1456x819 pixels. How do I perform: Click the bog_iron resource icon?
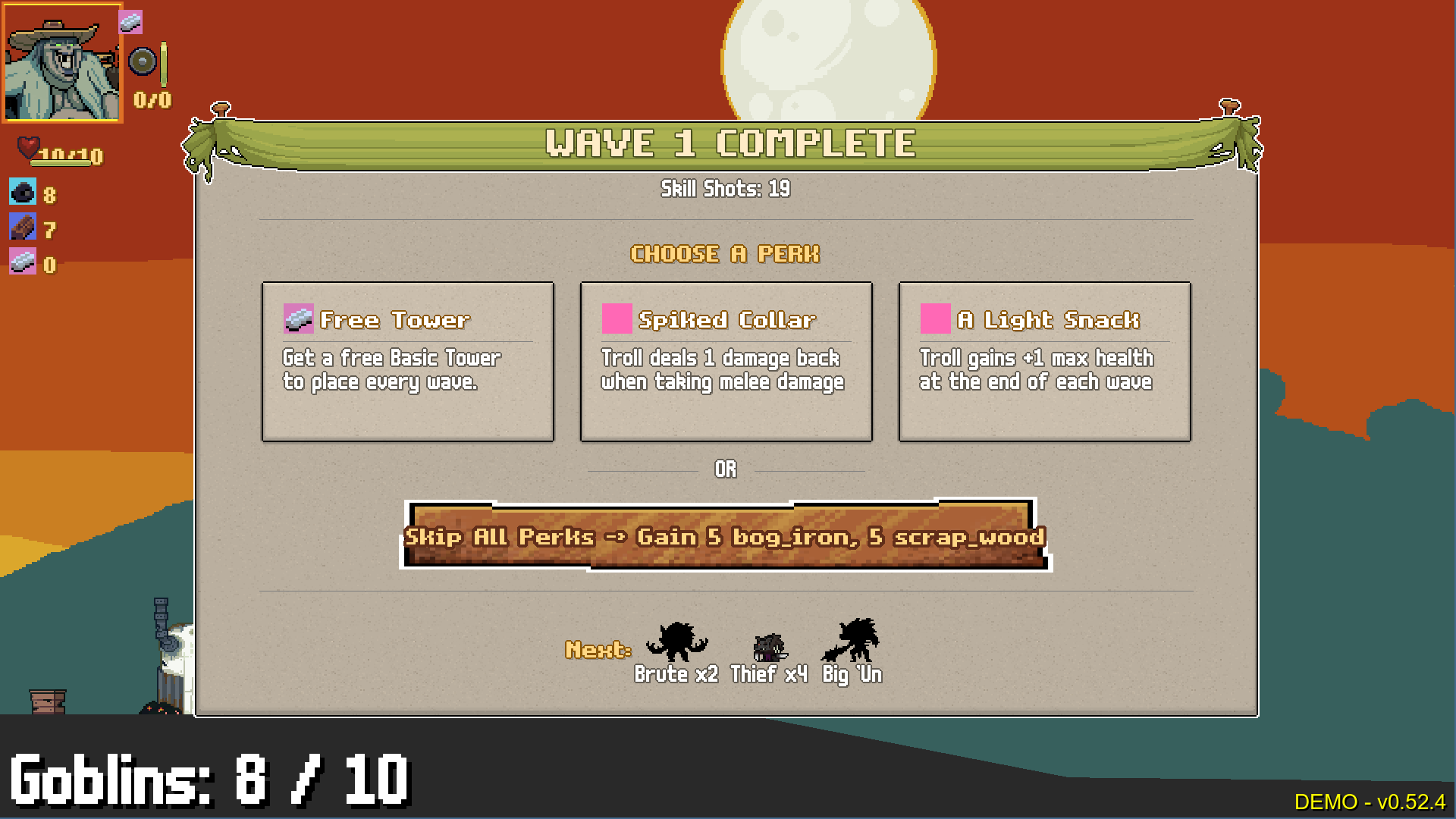22,193
